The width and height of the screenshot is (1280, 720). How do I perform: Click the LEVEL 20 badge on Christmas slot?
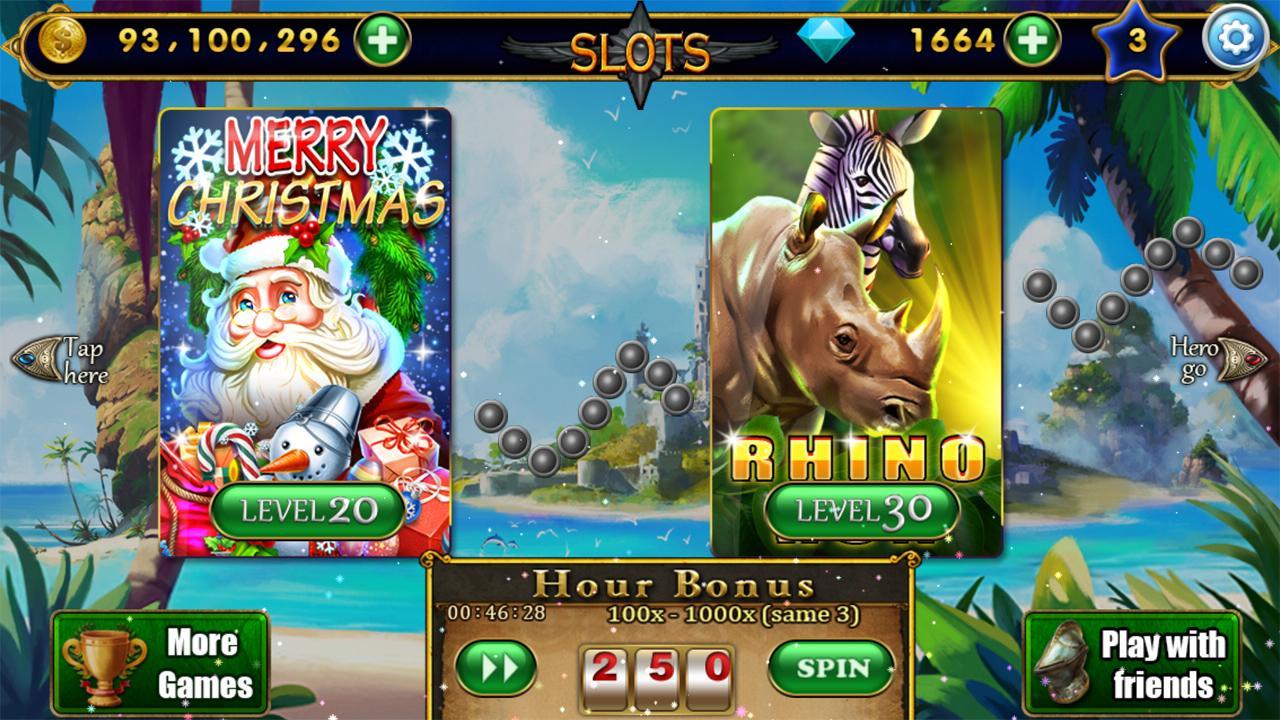click(x=303, y=513)
